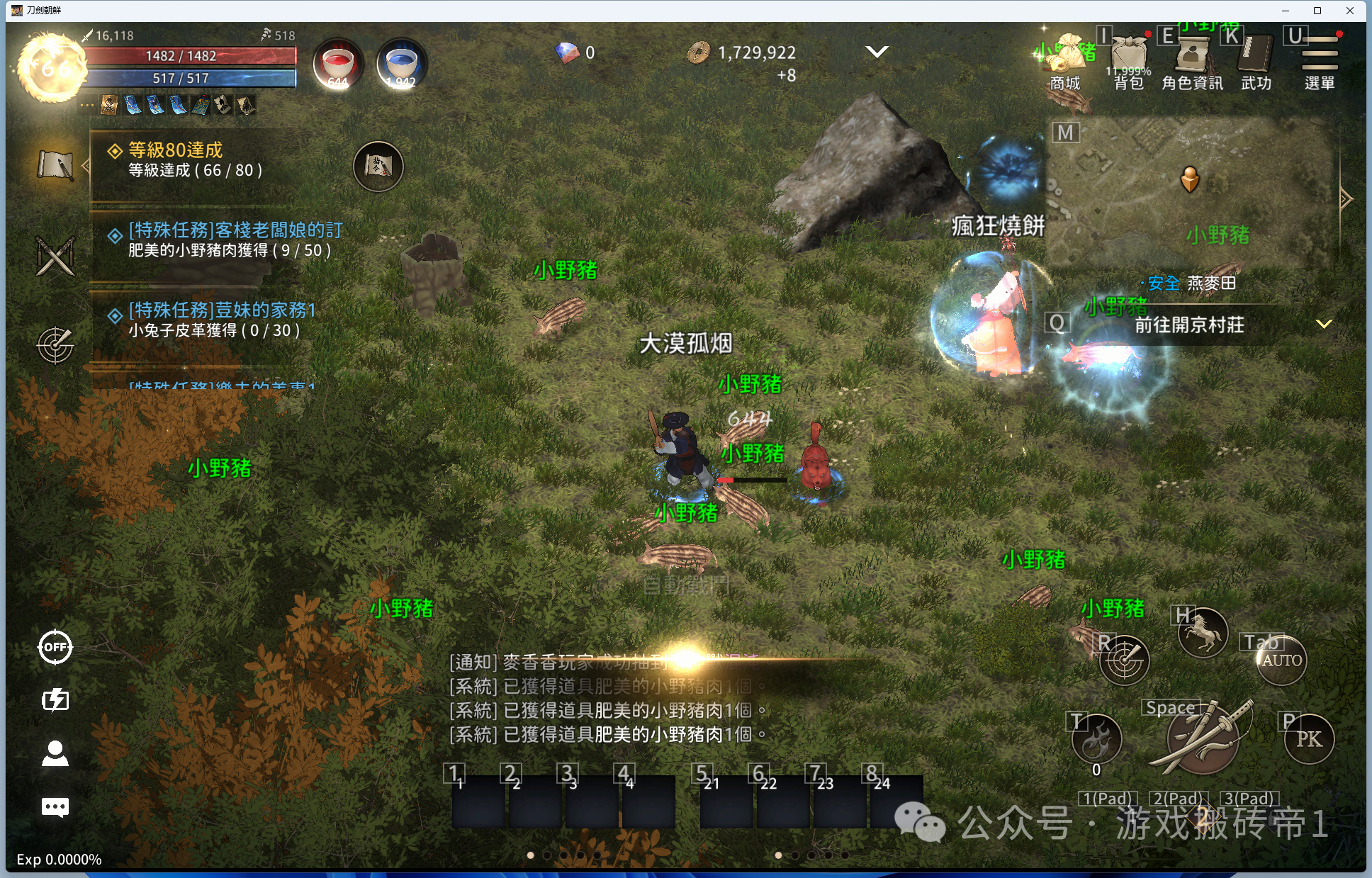Image resolution: width=1372 pixels, height=878 pixels.
Task: Summon the horse mount
Action: point(1202,633)
